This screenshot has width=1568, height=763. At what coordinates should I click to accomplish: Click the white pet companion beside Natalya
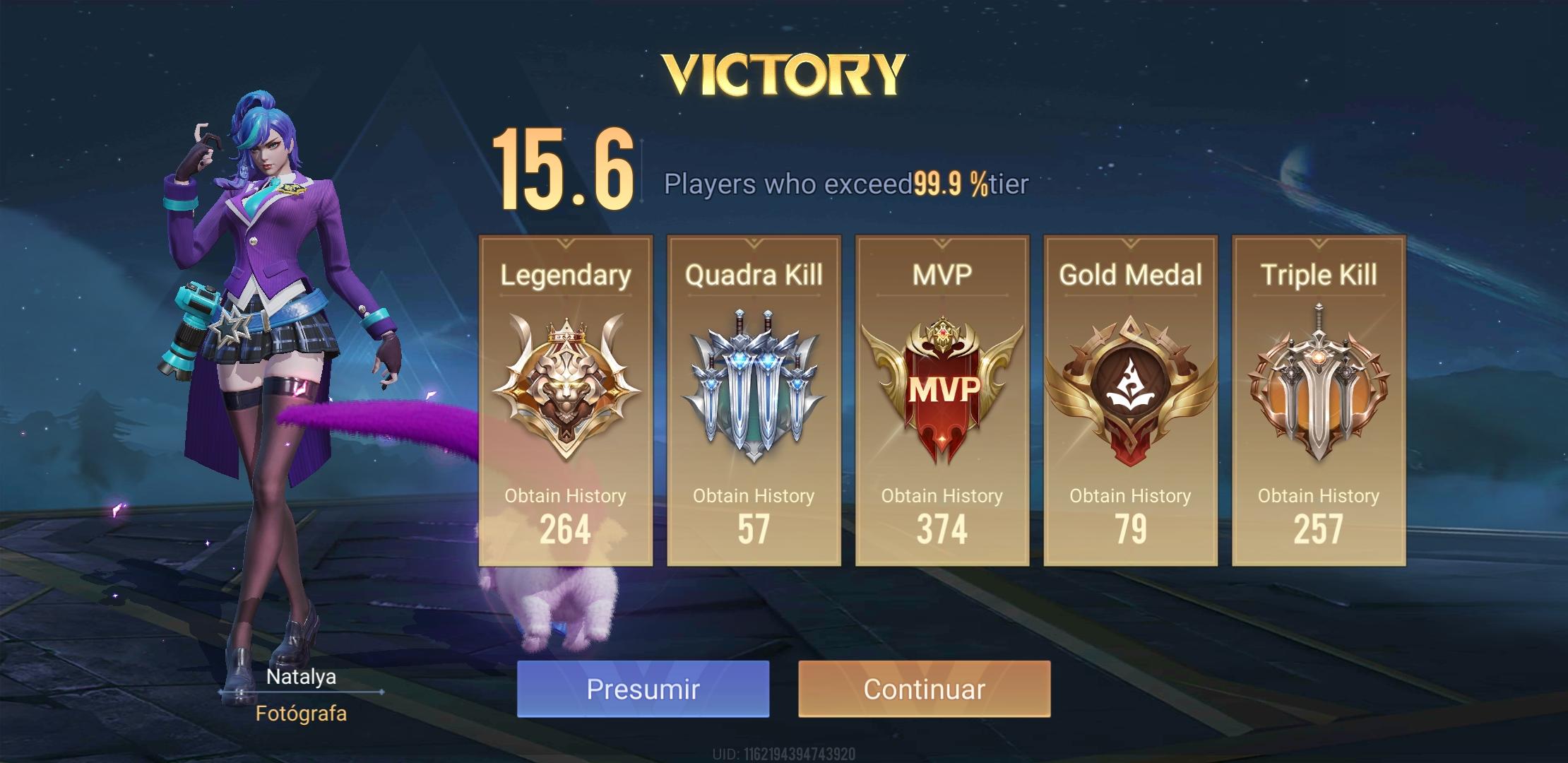click(558, 608)
